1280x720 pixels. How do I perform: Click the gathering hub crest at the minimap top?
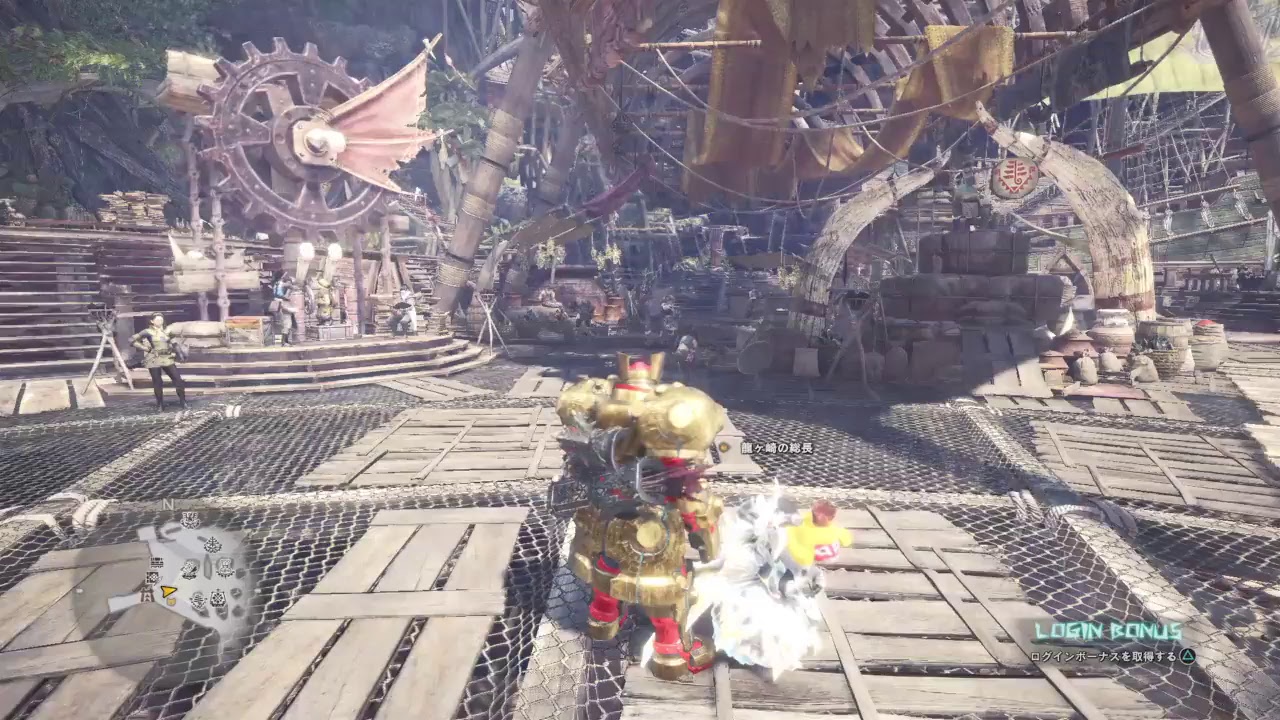click(189, 519)
